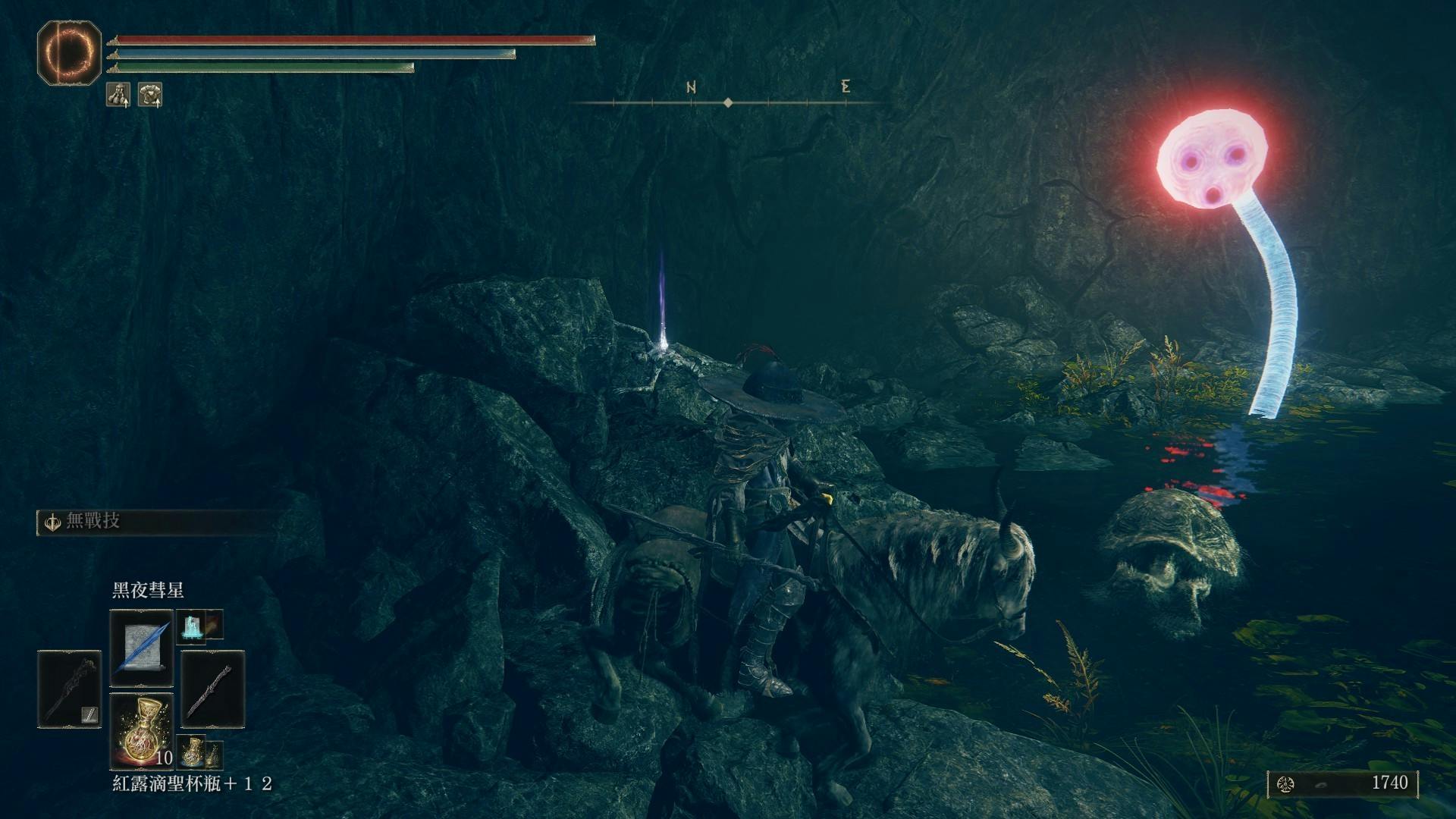Click the flexing muscle buff icon
The image size is (1456, 819).
[x=118, y=95]
